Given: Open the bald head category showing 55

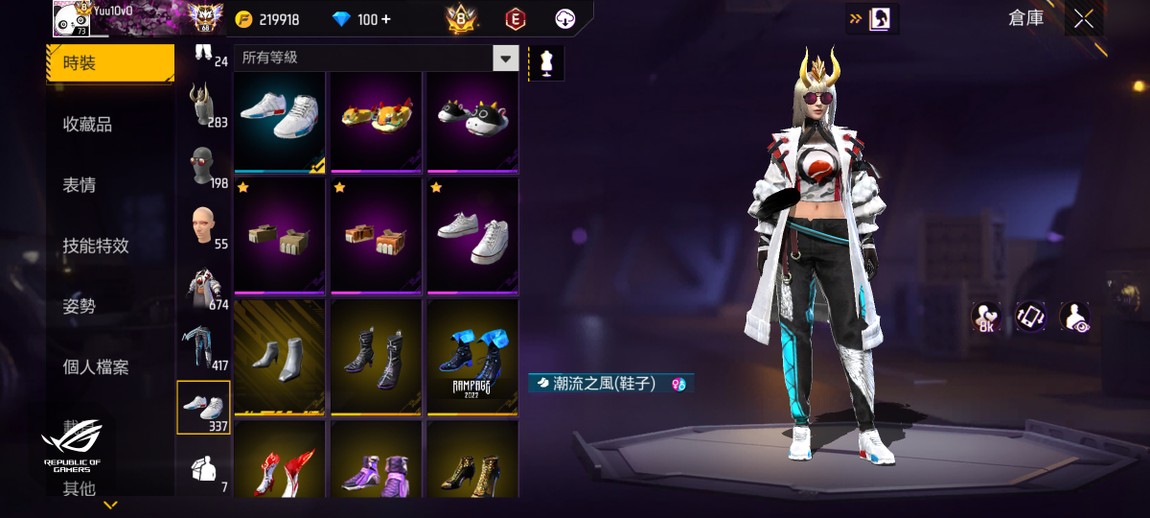Looking at the screenshot, I should (204, 226).
